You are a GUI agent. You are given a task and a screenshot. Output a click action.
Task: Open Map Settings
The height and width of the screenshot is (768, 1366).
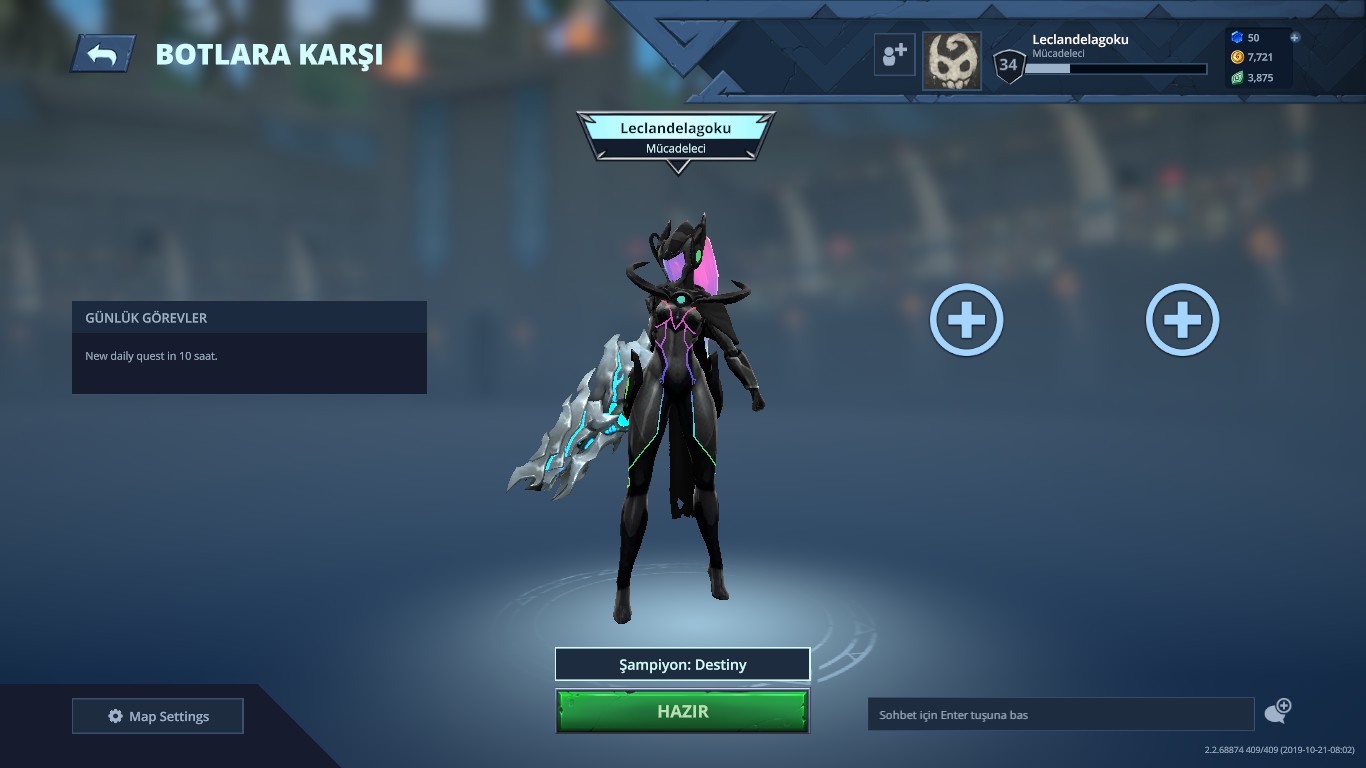click(x=157, y=715)
